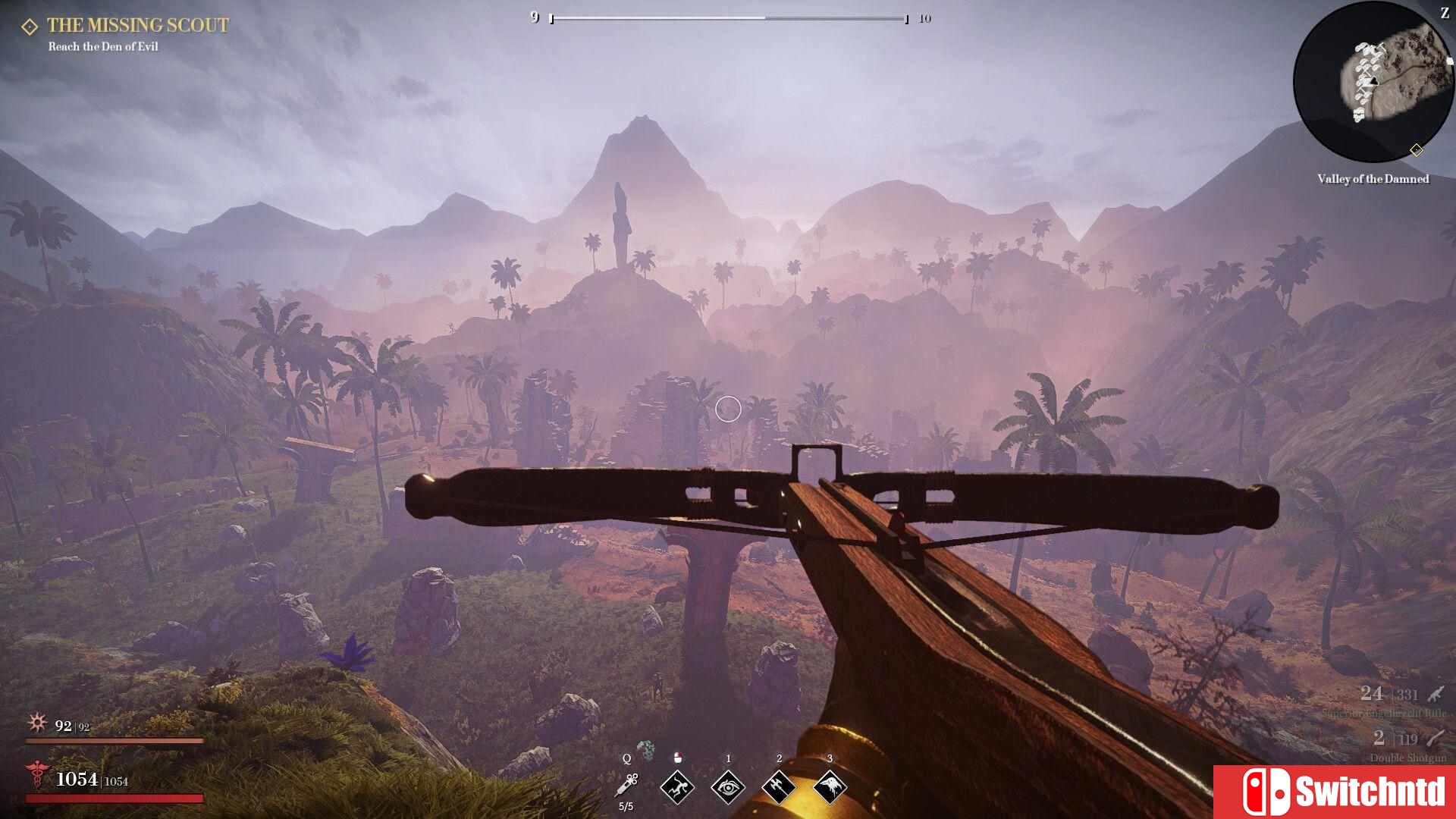Select the yellow diamond quest marker on minimap

coord(1416,150)
